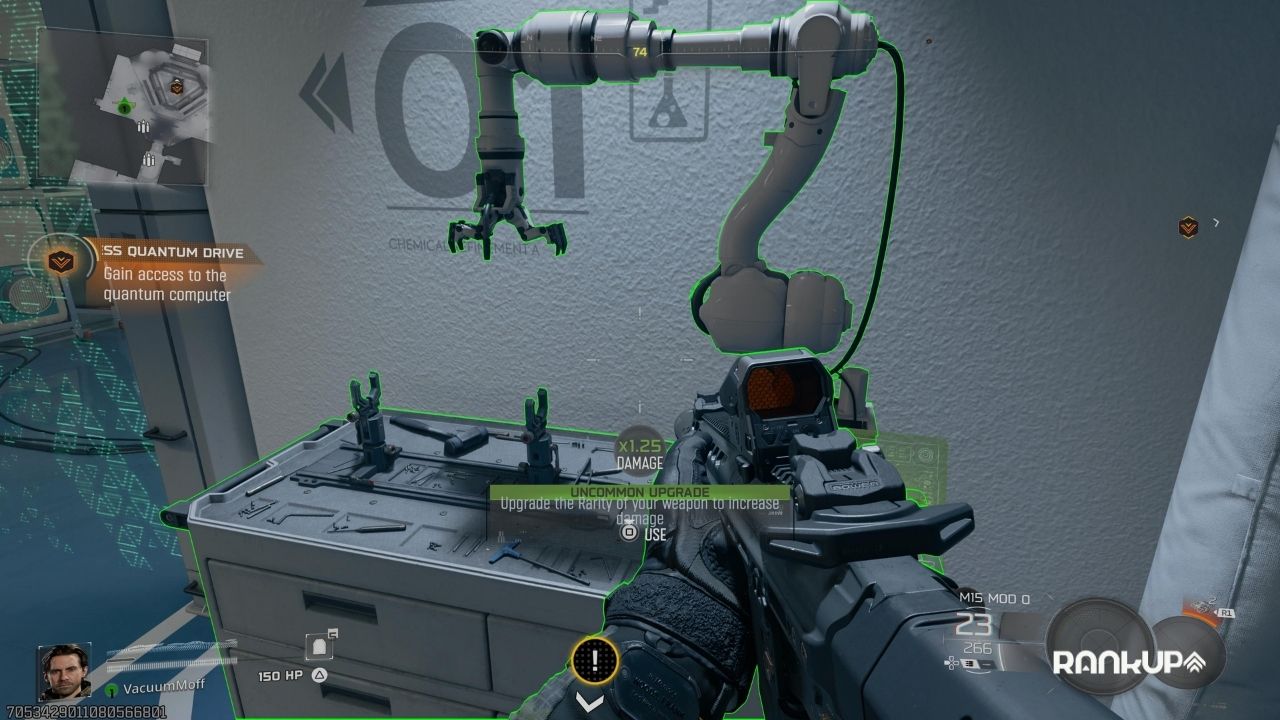1280x720 pixels.
Task: Use the armor plate slot icon
Action: (x=319, y=647)
